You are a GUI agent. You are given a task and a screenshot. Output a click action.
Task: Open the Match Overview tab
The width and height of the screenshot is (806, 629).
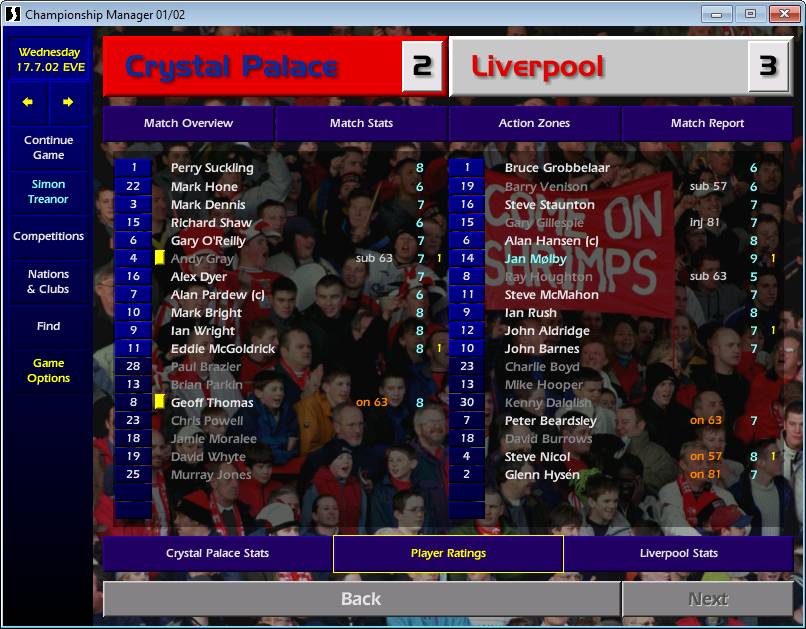click(188, 123)
